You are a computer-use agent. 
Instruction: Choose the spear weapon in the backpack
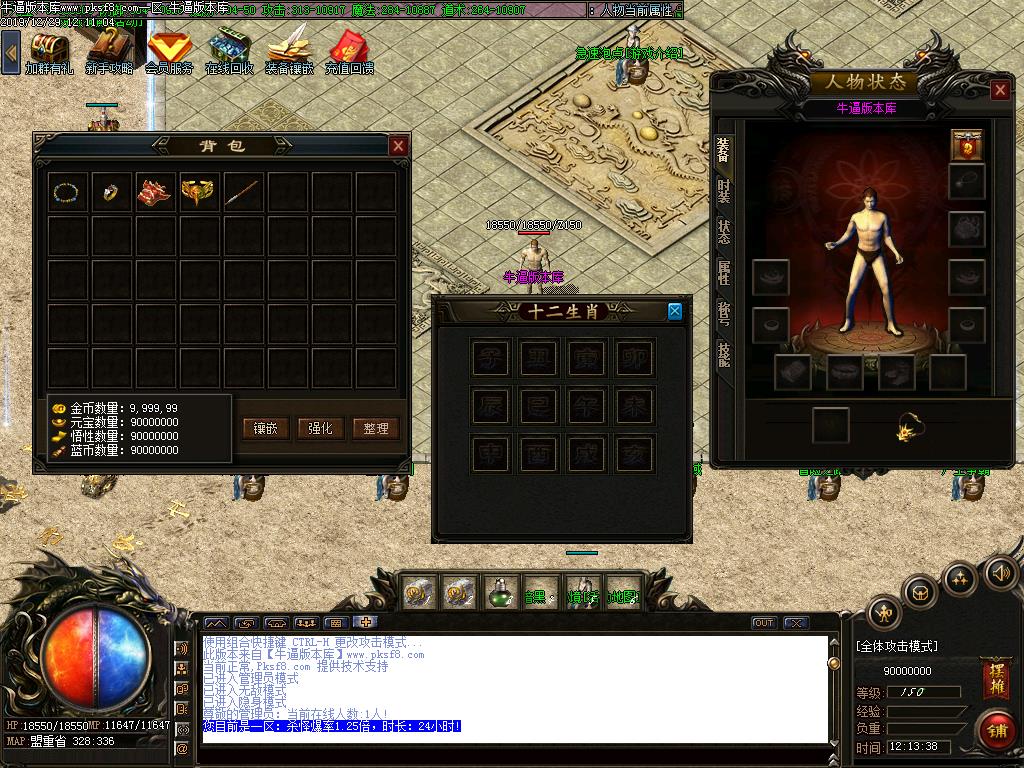click(243, 191)
